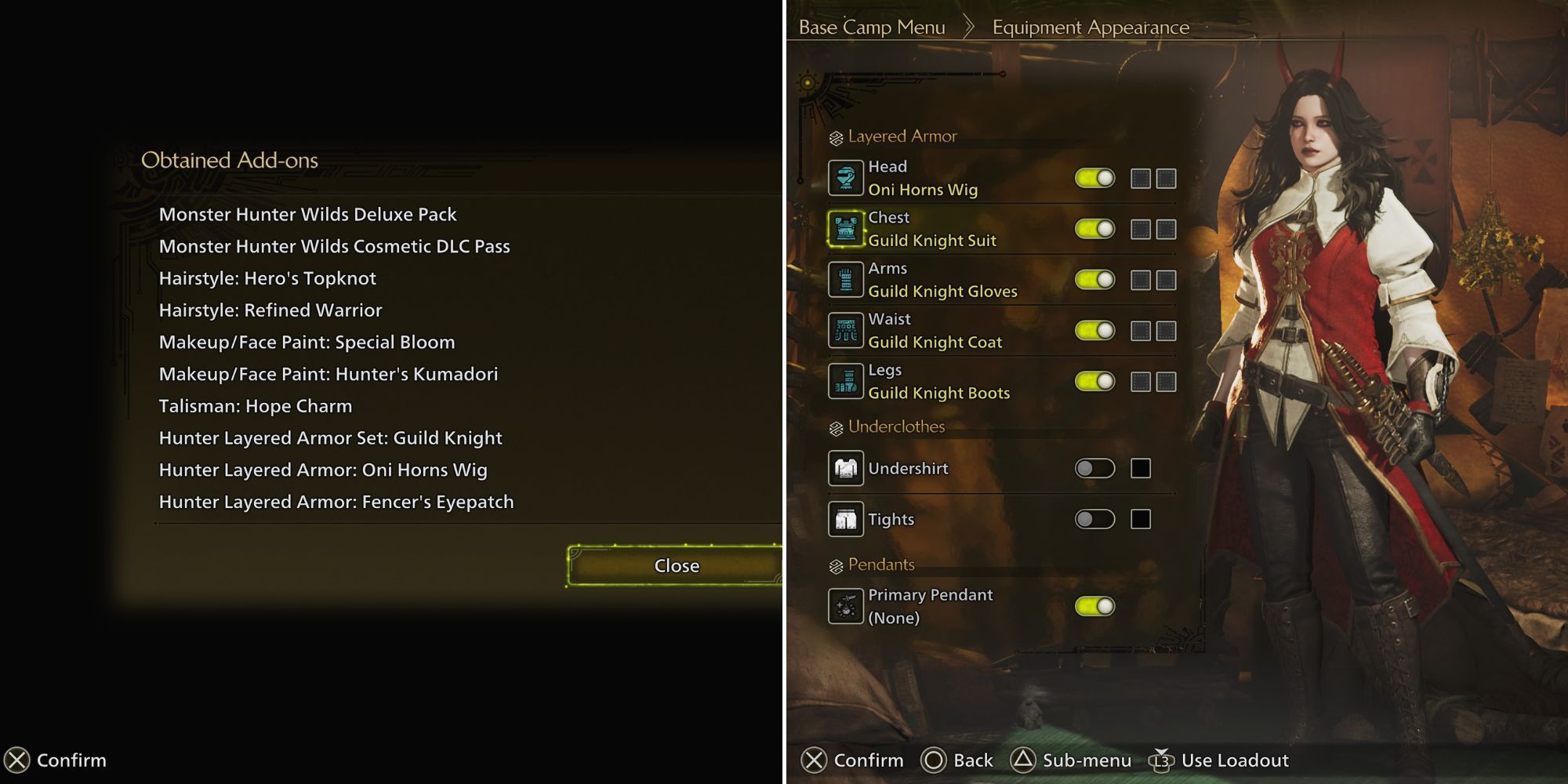Click the Close button on Obtained Add-ons
This screenshot has width=1568, height=784.
pos(676,565)
